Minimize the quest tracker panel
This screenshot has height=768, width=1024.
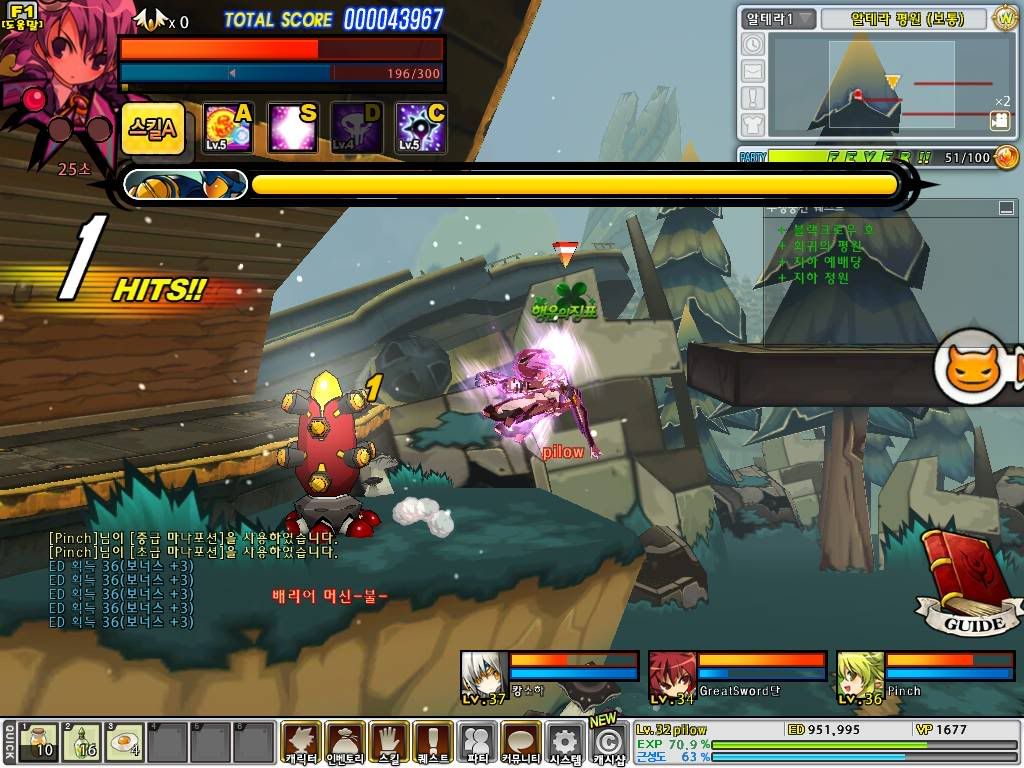point(1006,208)
